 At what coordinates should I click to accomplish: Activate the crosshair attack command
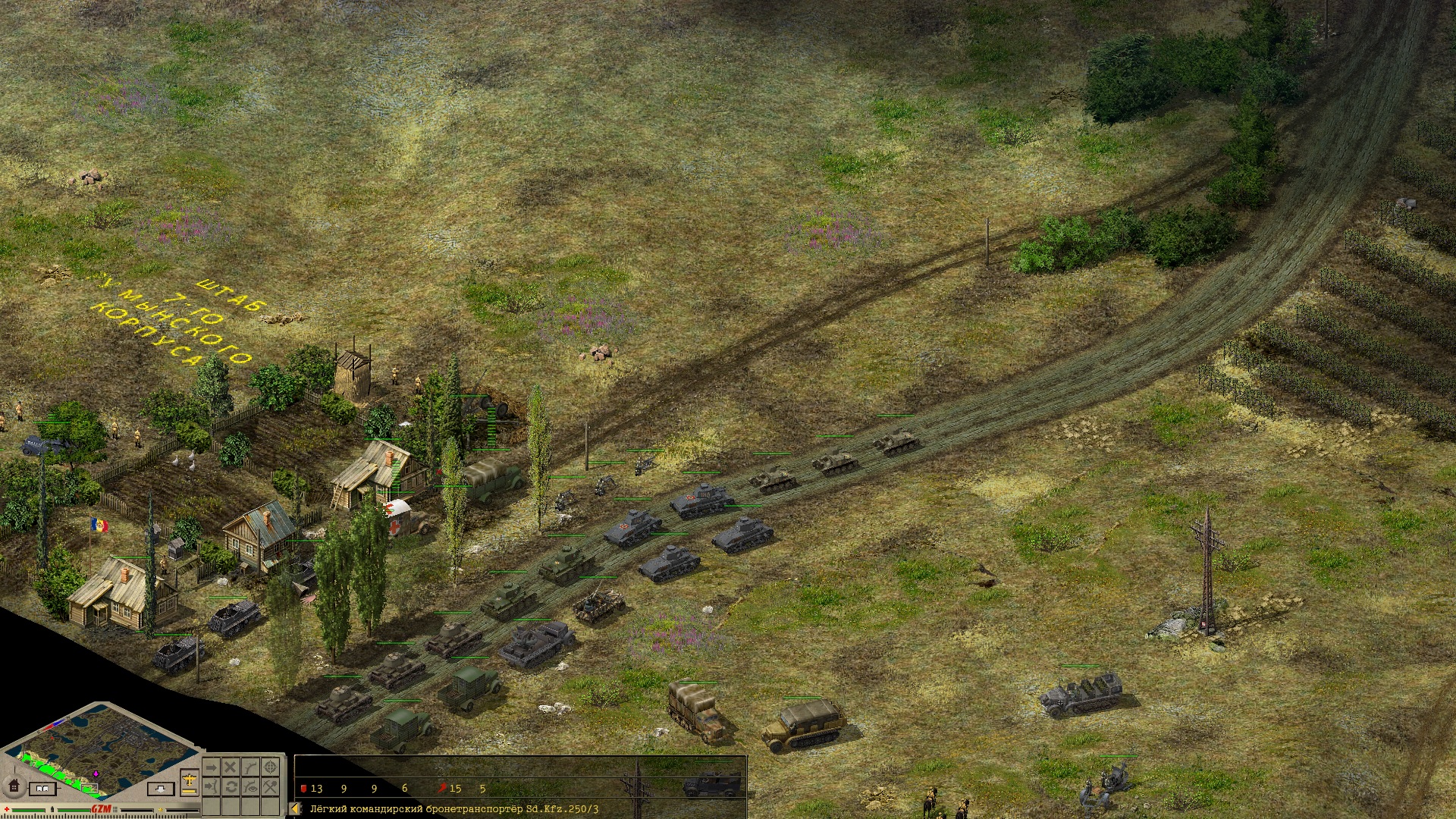[270, 767]
